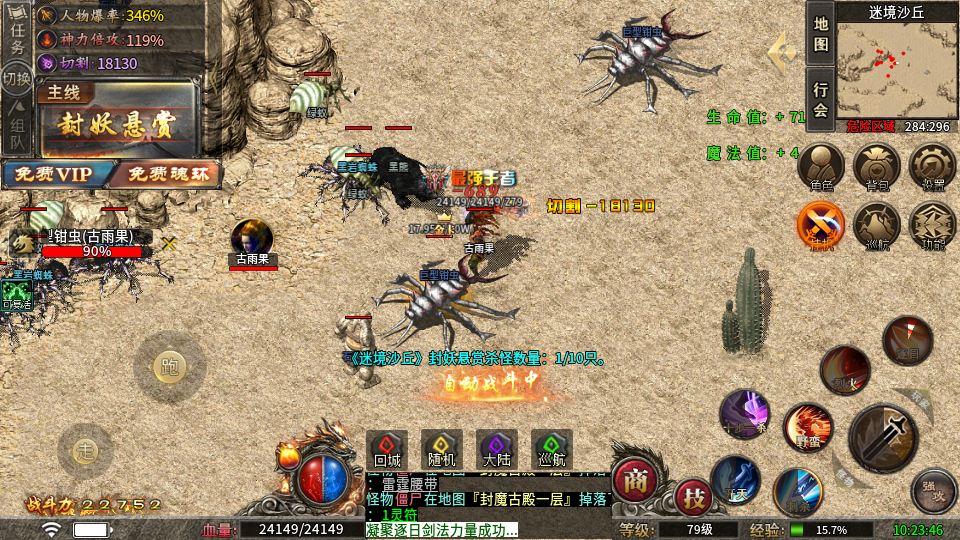Open the 功能 functions menu

tap(932, 225)
